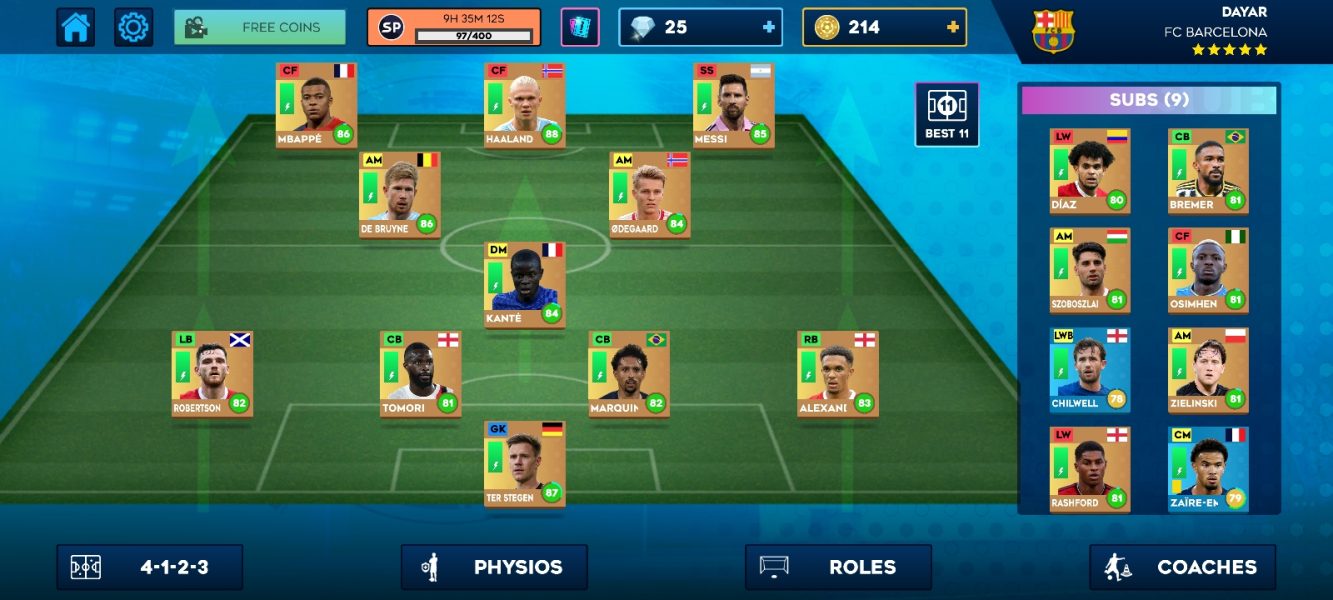The image size is (1333, 600).
Task: Choose Messi's player card
Action: pos(733,105)
